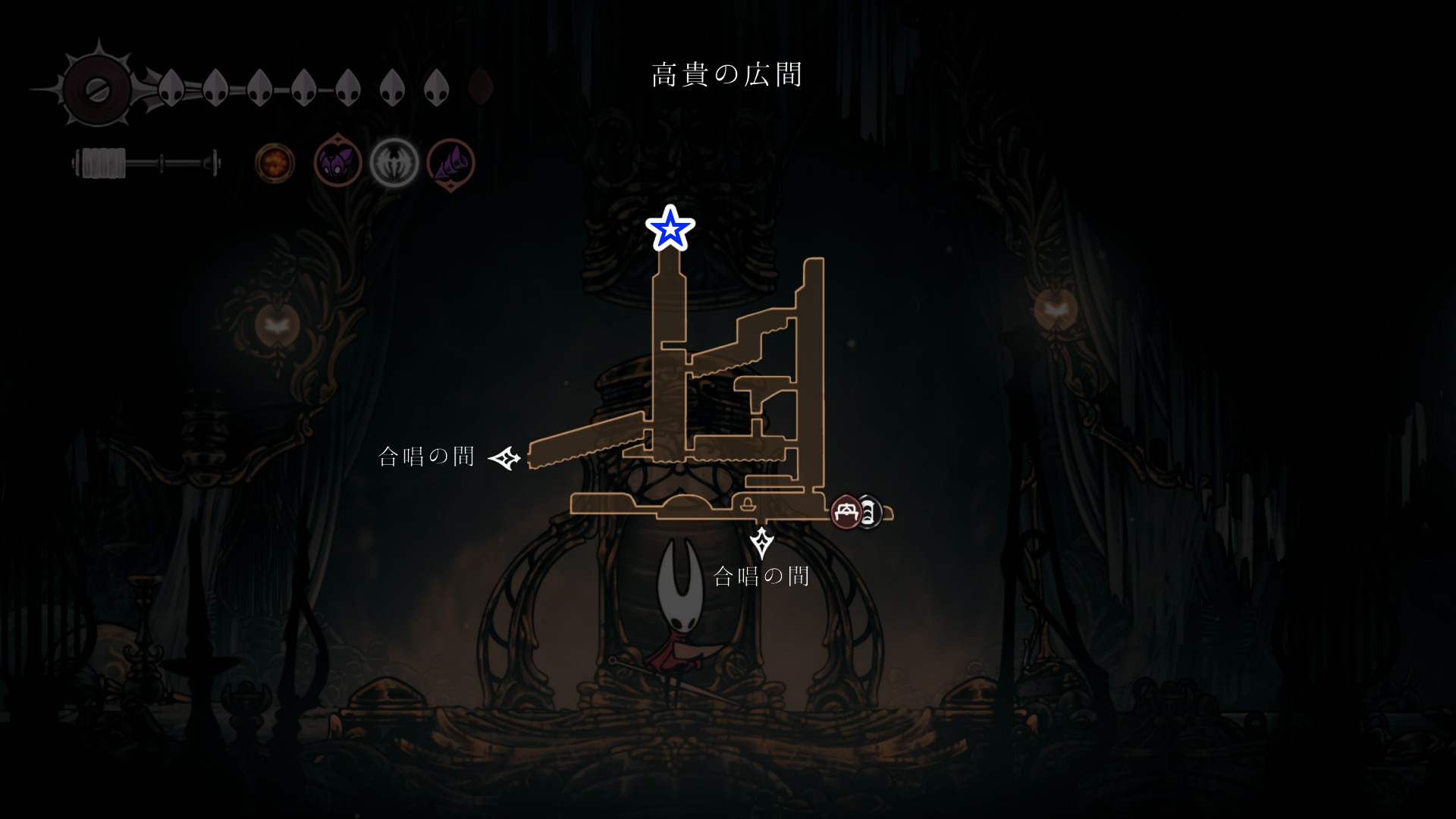1456x819 pixels.
Task: Select the purple insect mask tool icon
Action: pos(337,162)
